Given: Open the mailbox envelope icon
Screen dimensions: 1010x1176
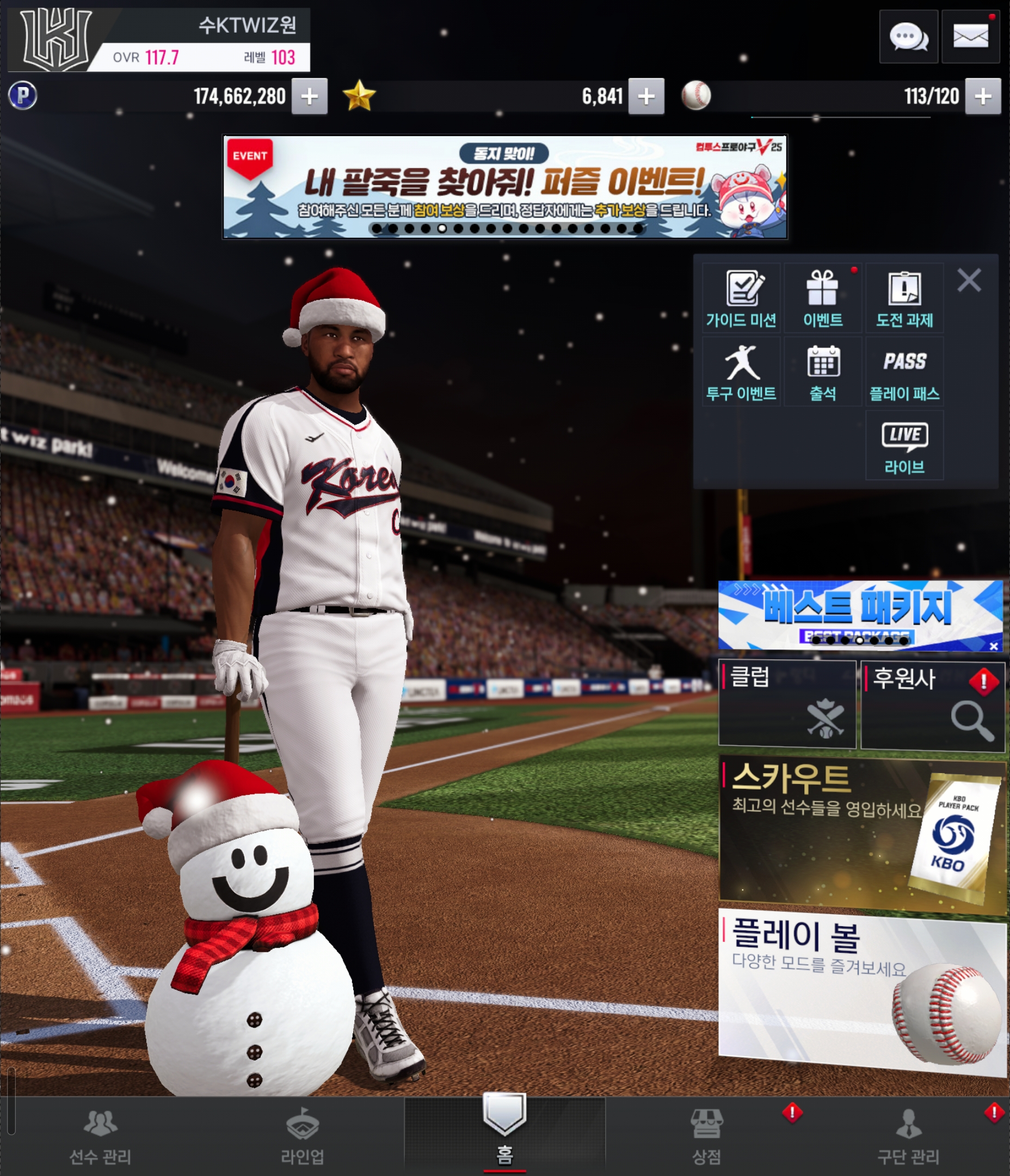Looking at the screenshot, I should coord(970,38).
